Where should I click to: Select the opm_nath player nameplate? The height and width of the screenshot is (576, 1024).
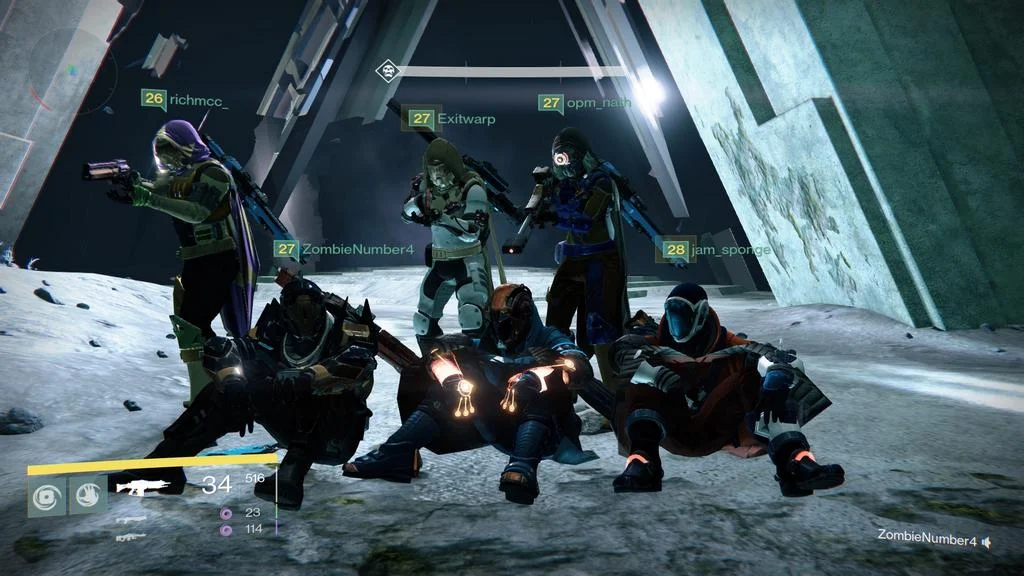[x=585, y=103]
